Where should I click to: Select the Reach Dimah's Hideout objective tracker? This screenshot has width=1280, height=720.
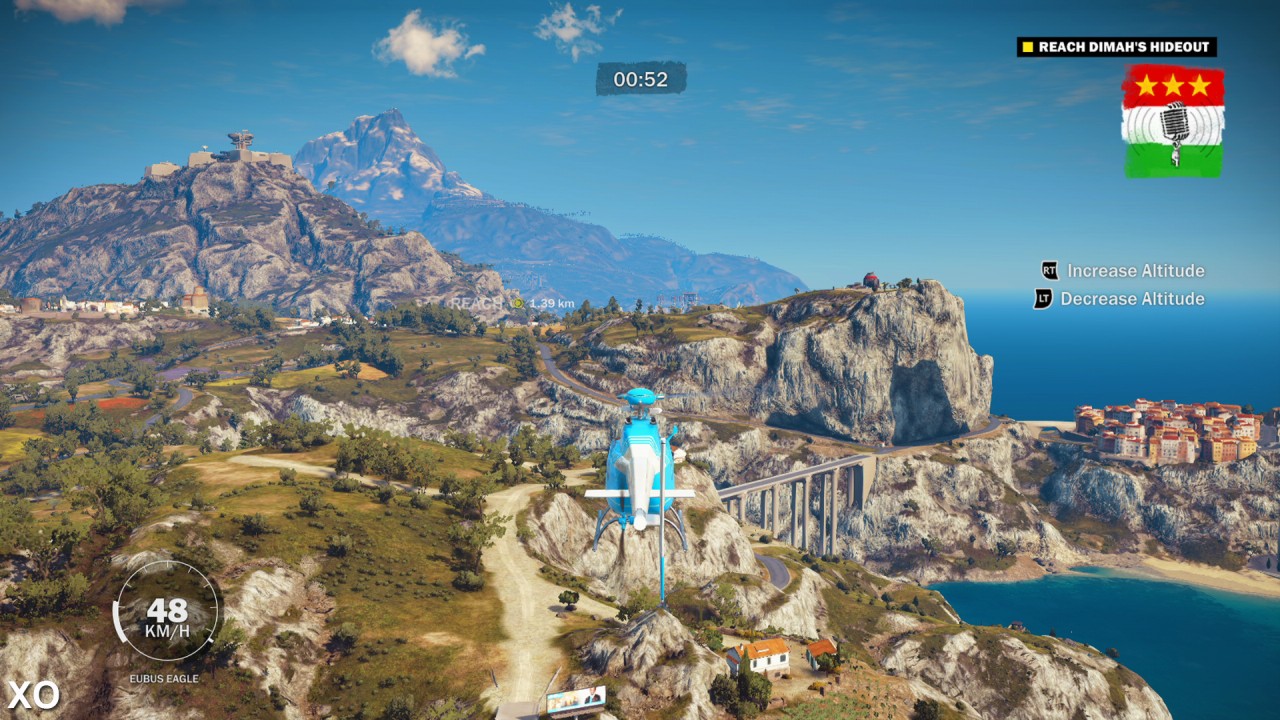click(x=1116, y=47)
